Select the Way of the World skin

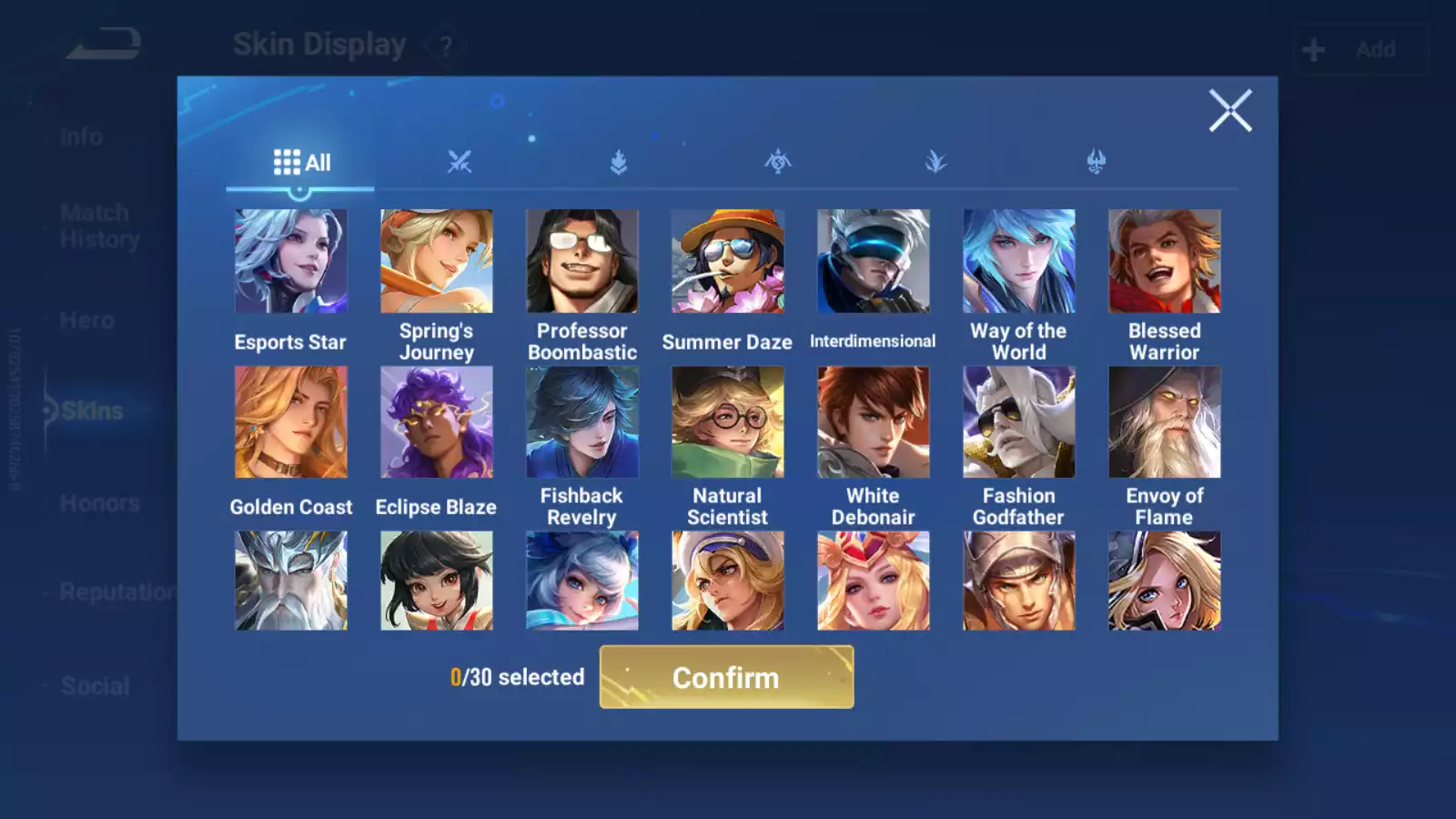coord(1018,261)
